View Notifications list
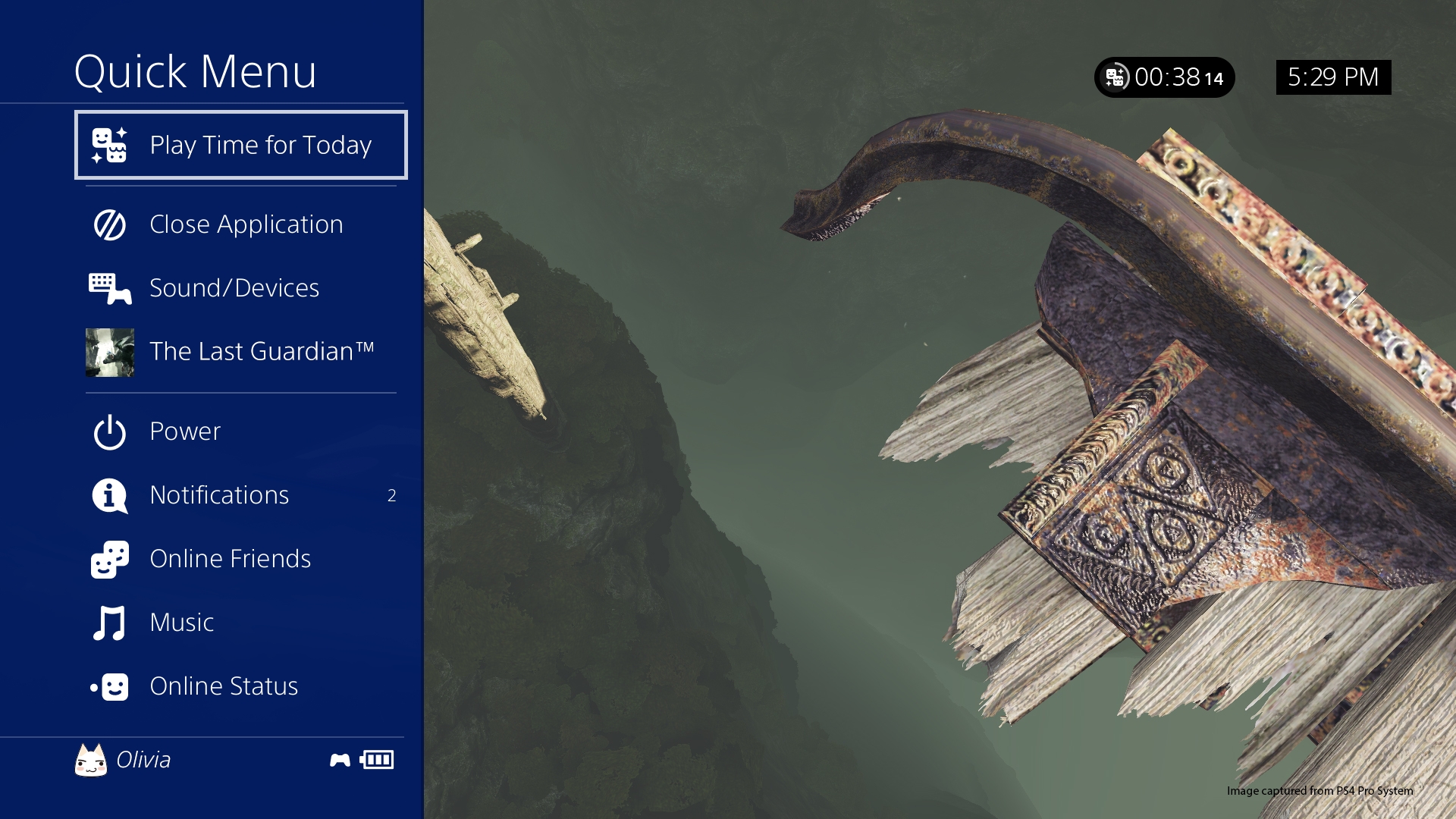Viewport: 1456px width, 819px height. pyautogui.click(x=241, y=495)
